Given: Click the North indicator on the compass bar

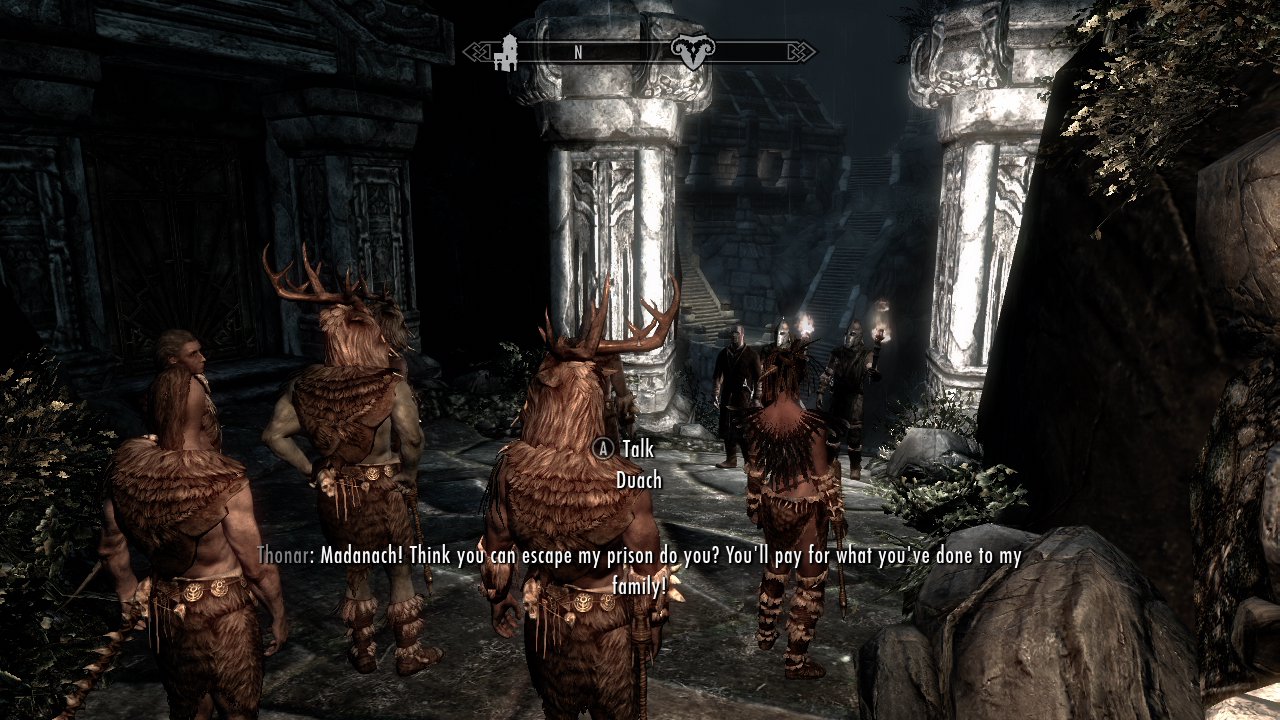Looking at the screenshot, I should (578, 53).
